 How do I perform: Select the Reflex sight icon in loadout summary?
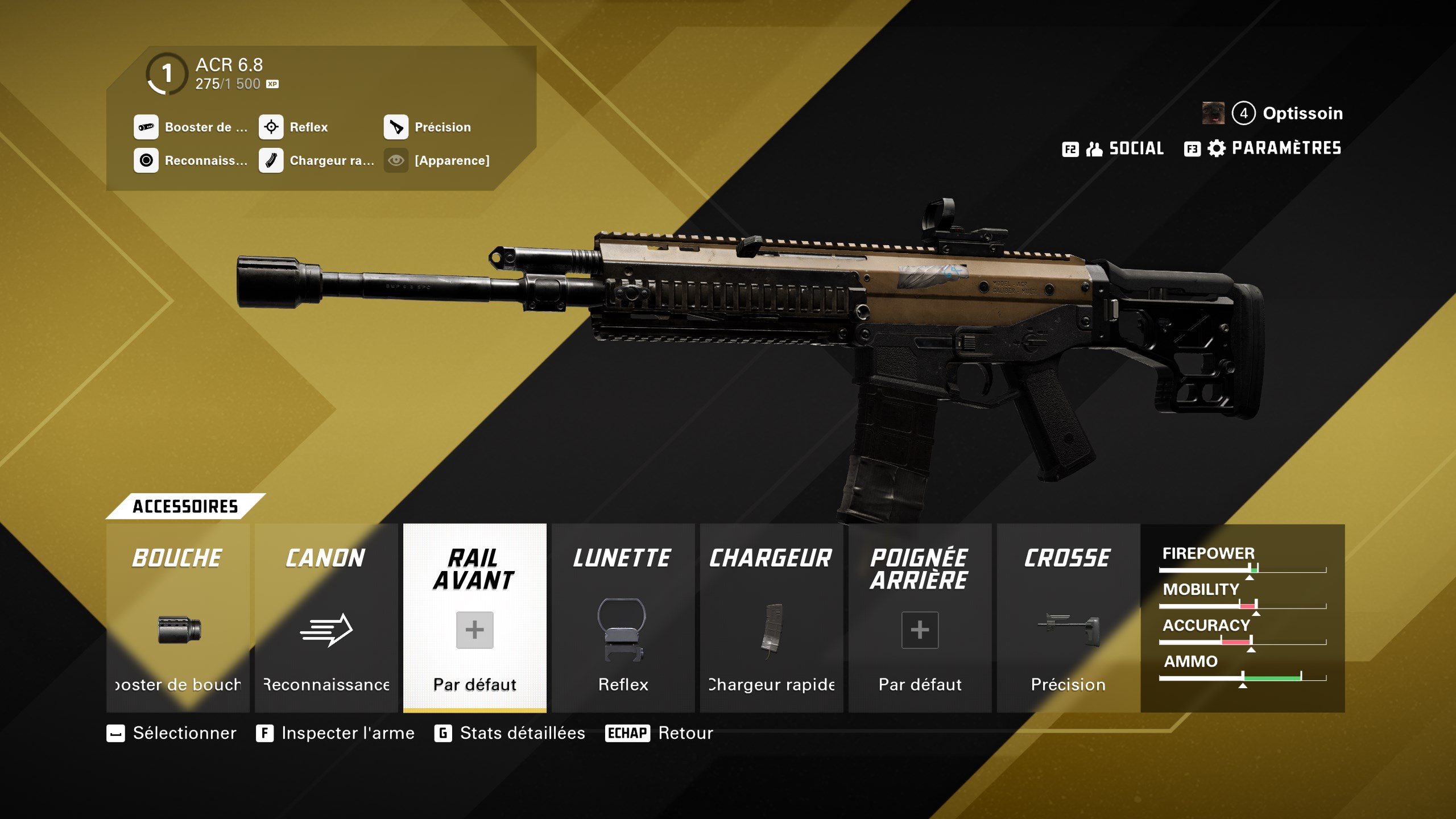click(x=271, y=127)
